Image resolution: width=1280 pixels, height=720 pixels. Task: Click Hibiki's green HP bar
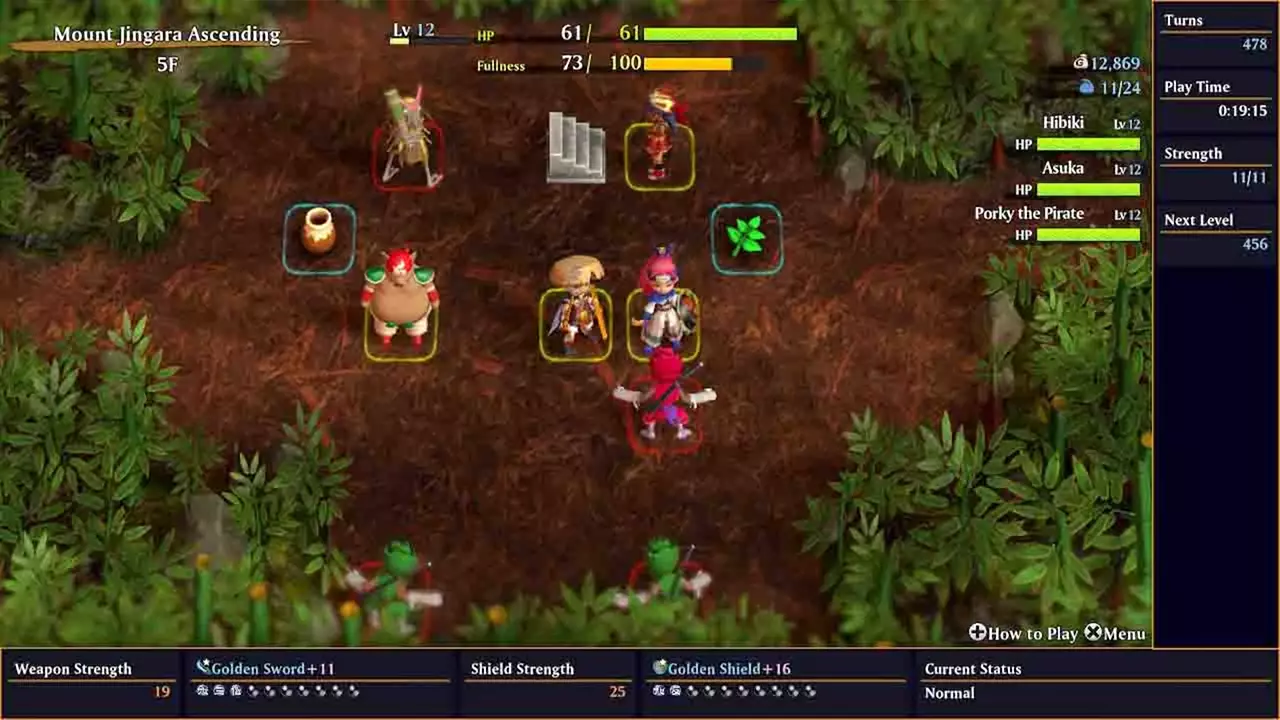(1088, 143)
